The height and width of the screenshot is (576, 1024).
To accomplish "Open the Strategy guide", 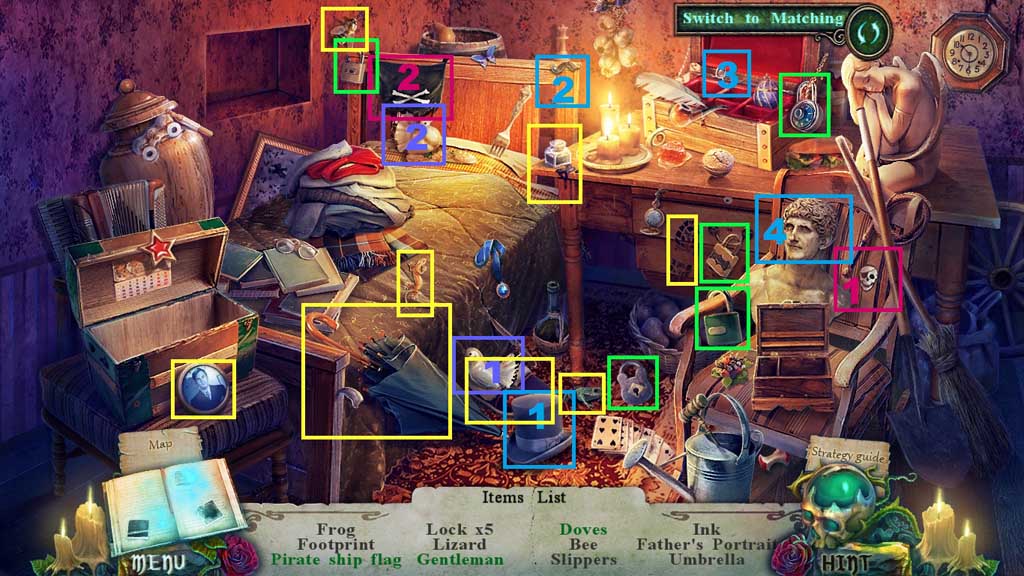I will 846,455.
